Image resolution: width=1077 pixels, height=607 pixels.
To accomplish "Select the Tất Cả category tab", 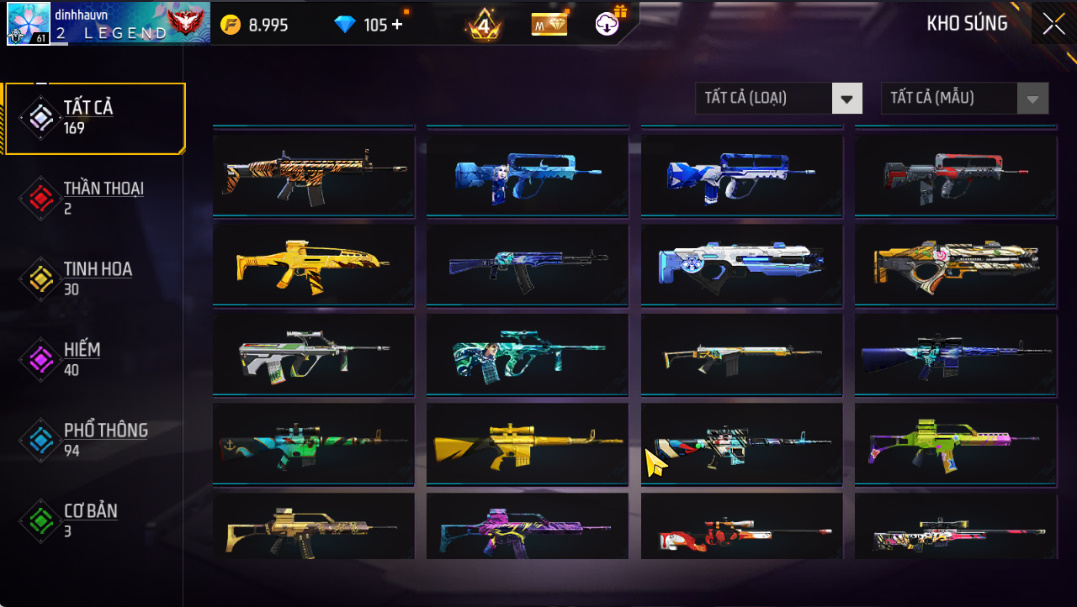I will (96, 118).
